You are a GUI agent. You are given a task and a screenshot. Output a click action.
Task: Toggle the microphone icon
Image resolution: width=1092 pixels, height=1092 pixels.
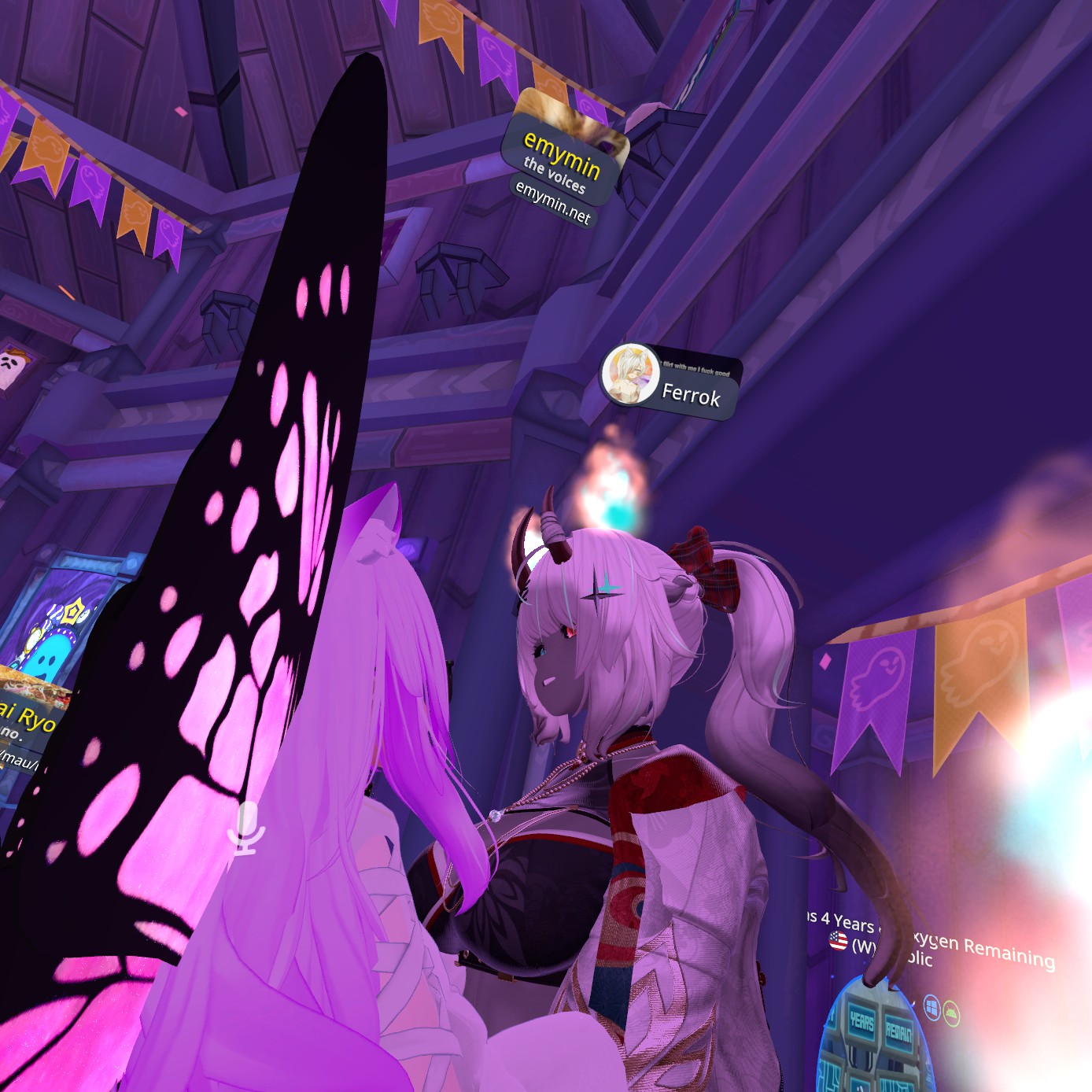coord(246,827)
